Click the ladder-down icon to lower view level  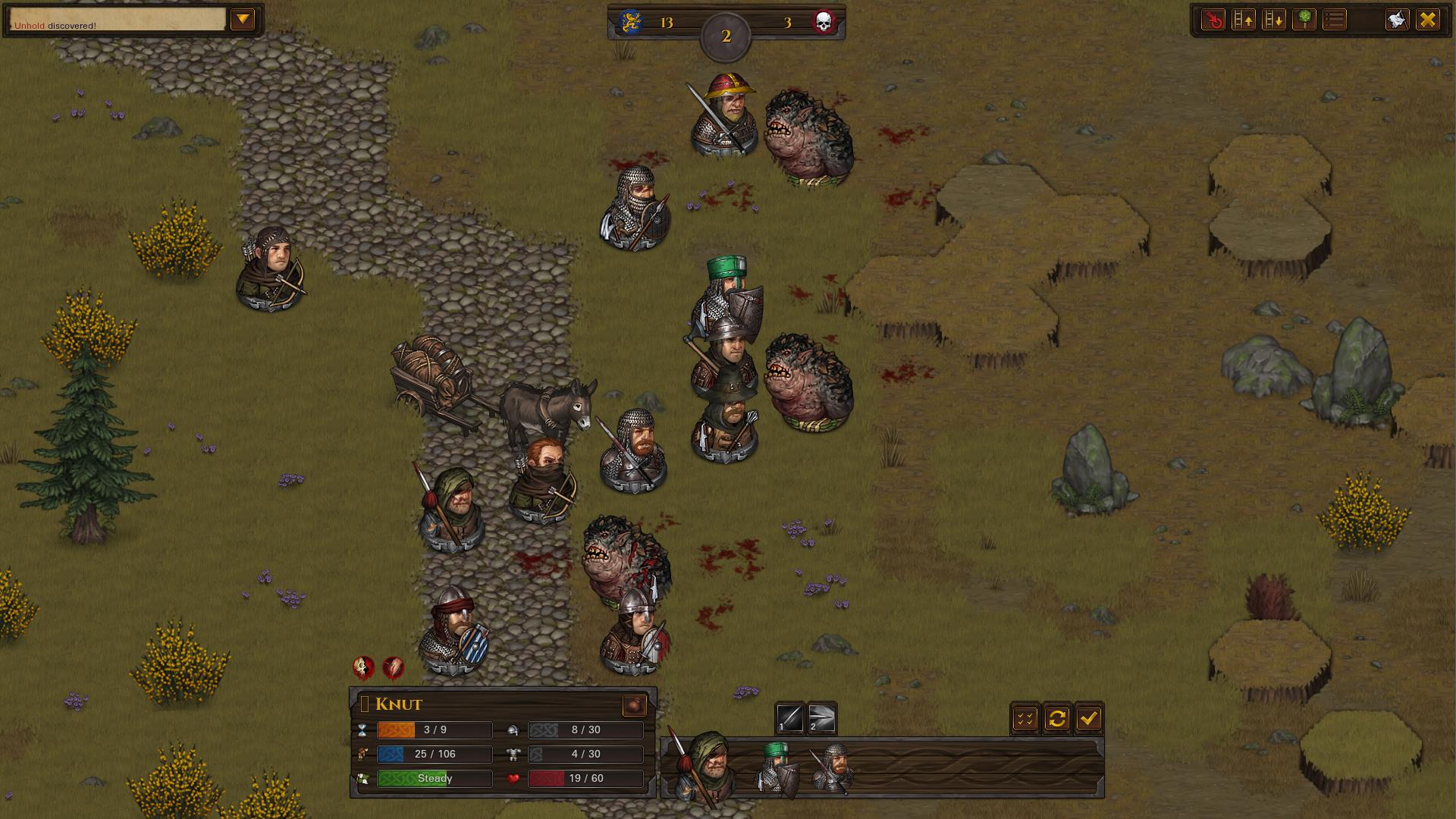(x=1272, y=19)
